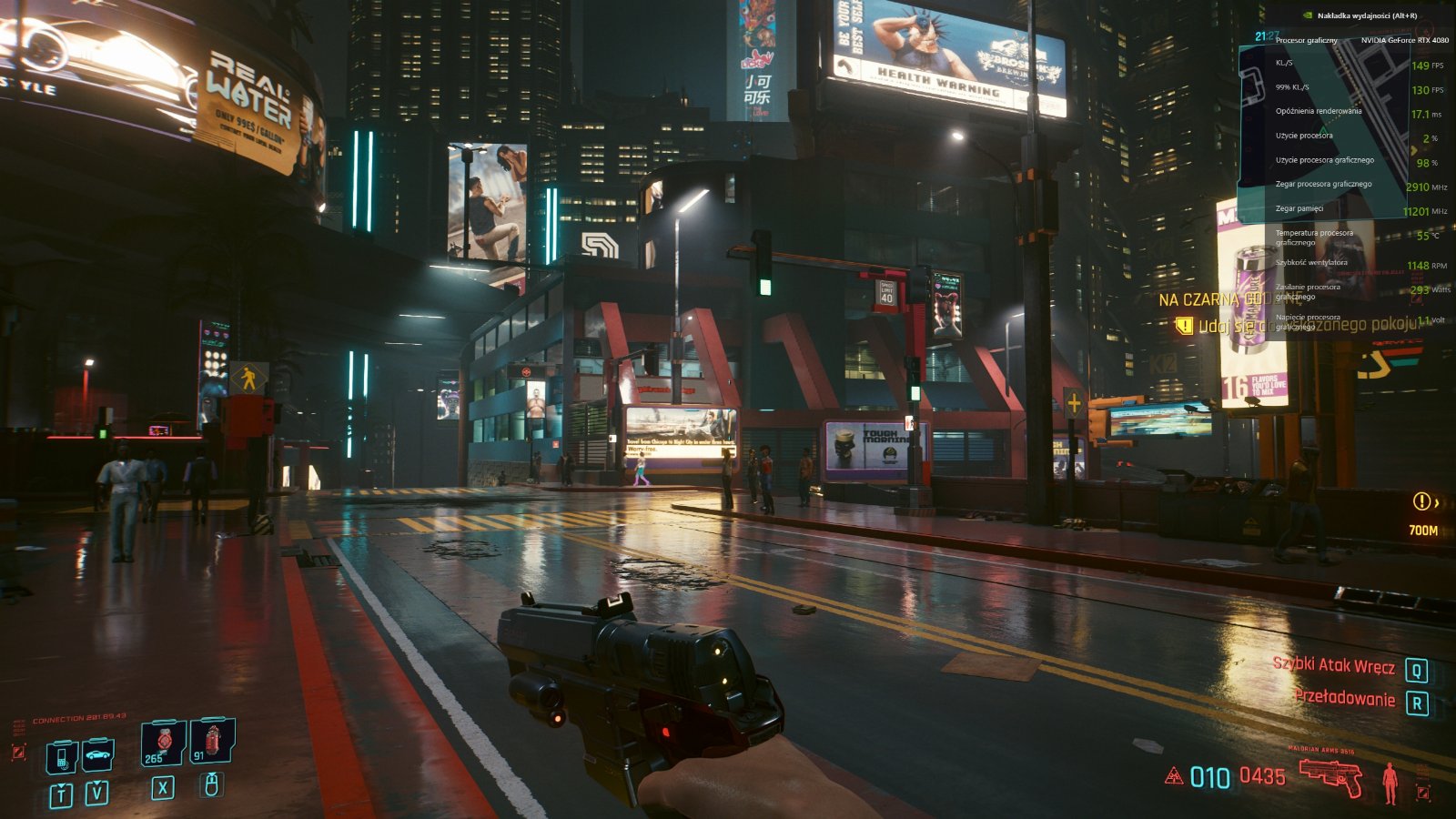
Task: Click the red body stance silhouette icon
Action: [1390, 782]
